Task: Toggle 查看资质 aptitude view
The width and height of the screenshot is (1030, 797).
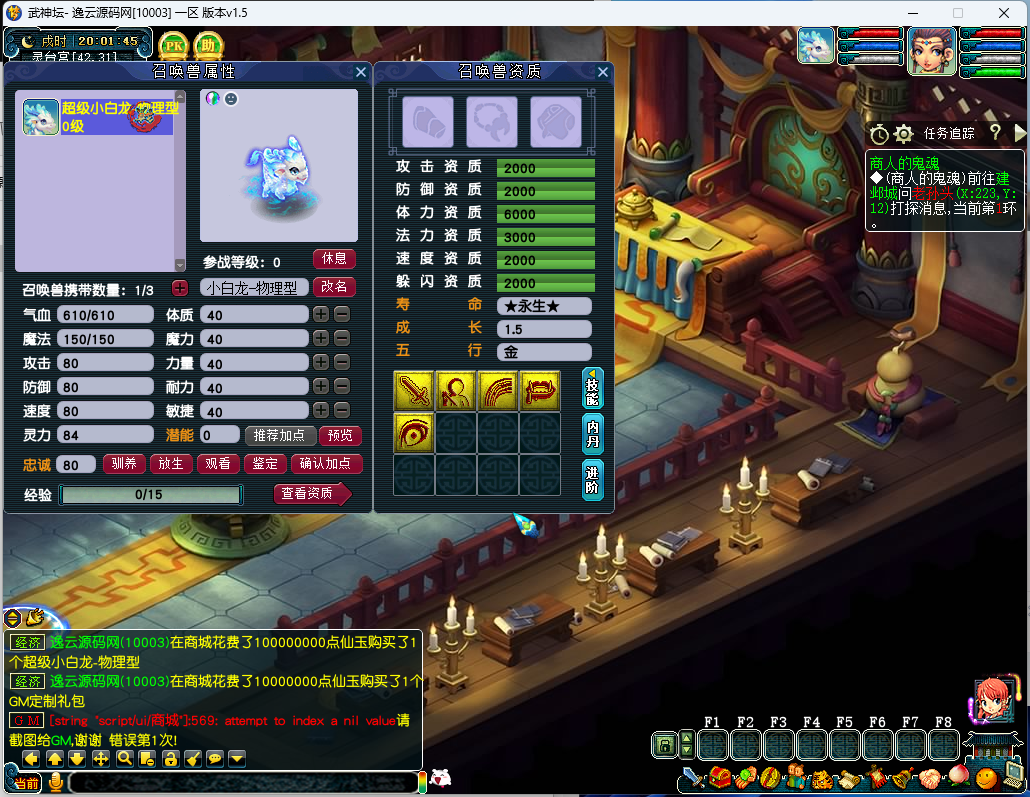Action: pos(311,494)
